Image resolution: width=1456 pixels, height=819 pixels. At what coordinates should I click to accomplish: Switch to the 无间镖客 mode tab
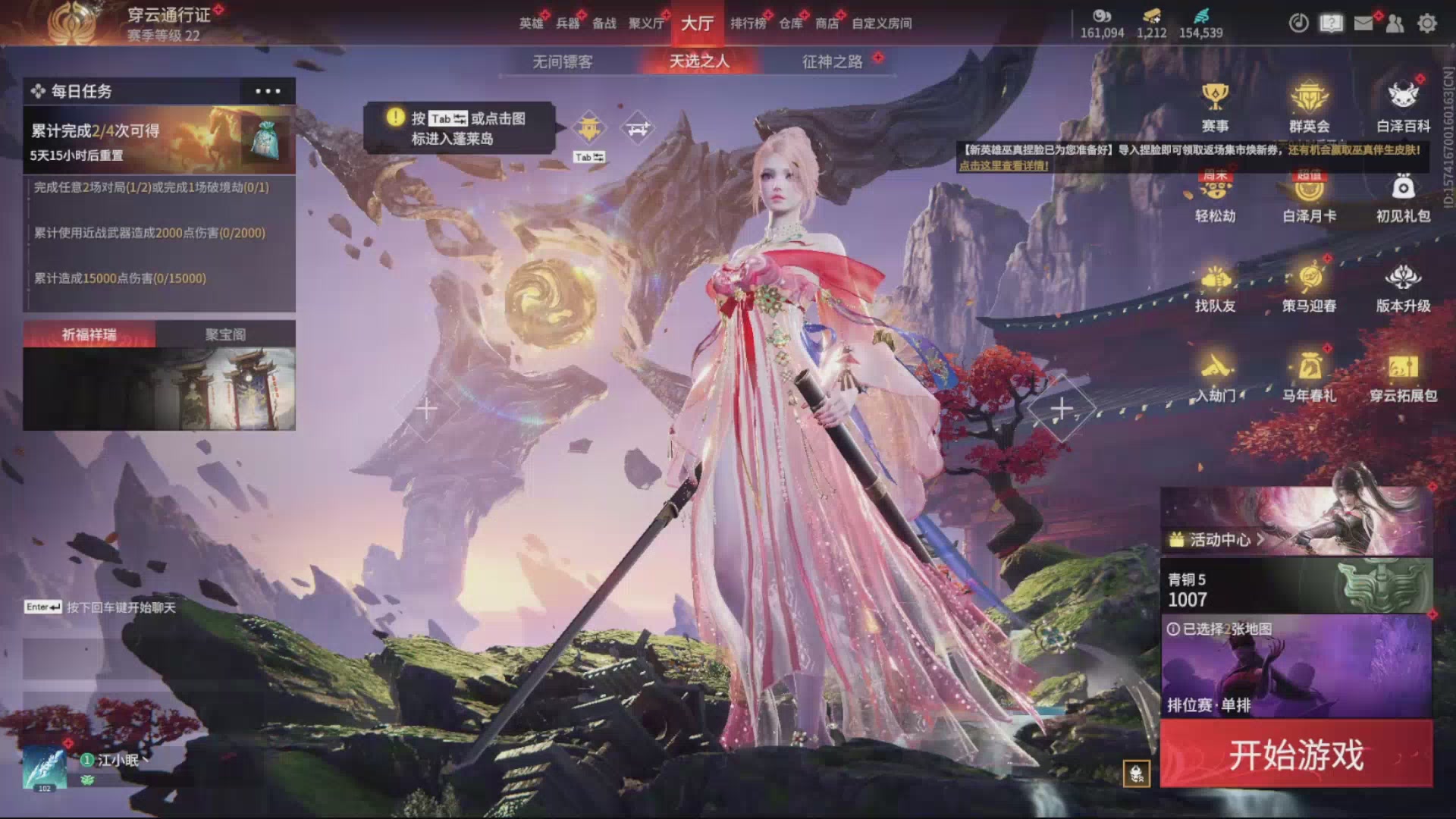coord(562,61)
